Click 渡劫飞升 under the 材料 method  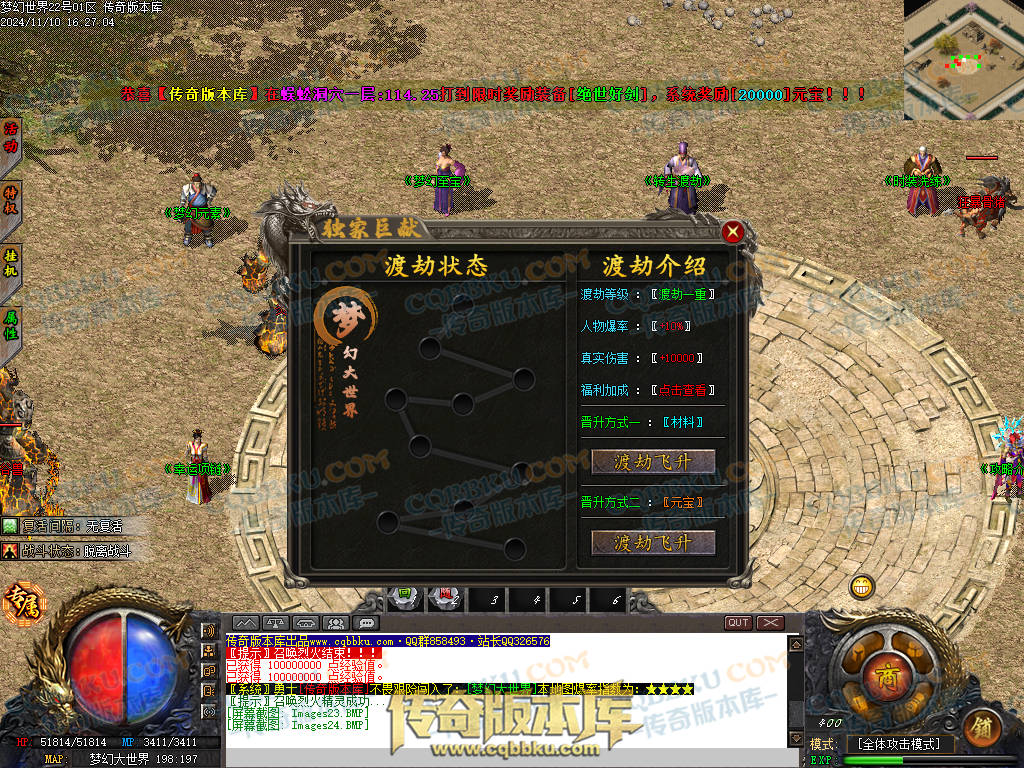pyautogui.click(x=654, y=461)
